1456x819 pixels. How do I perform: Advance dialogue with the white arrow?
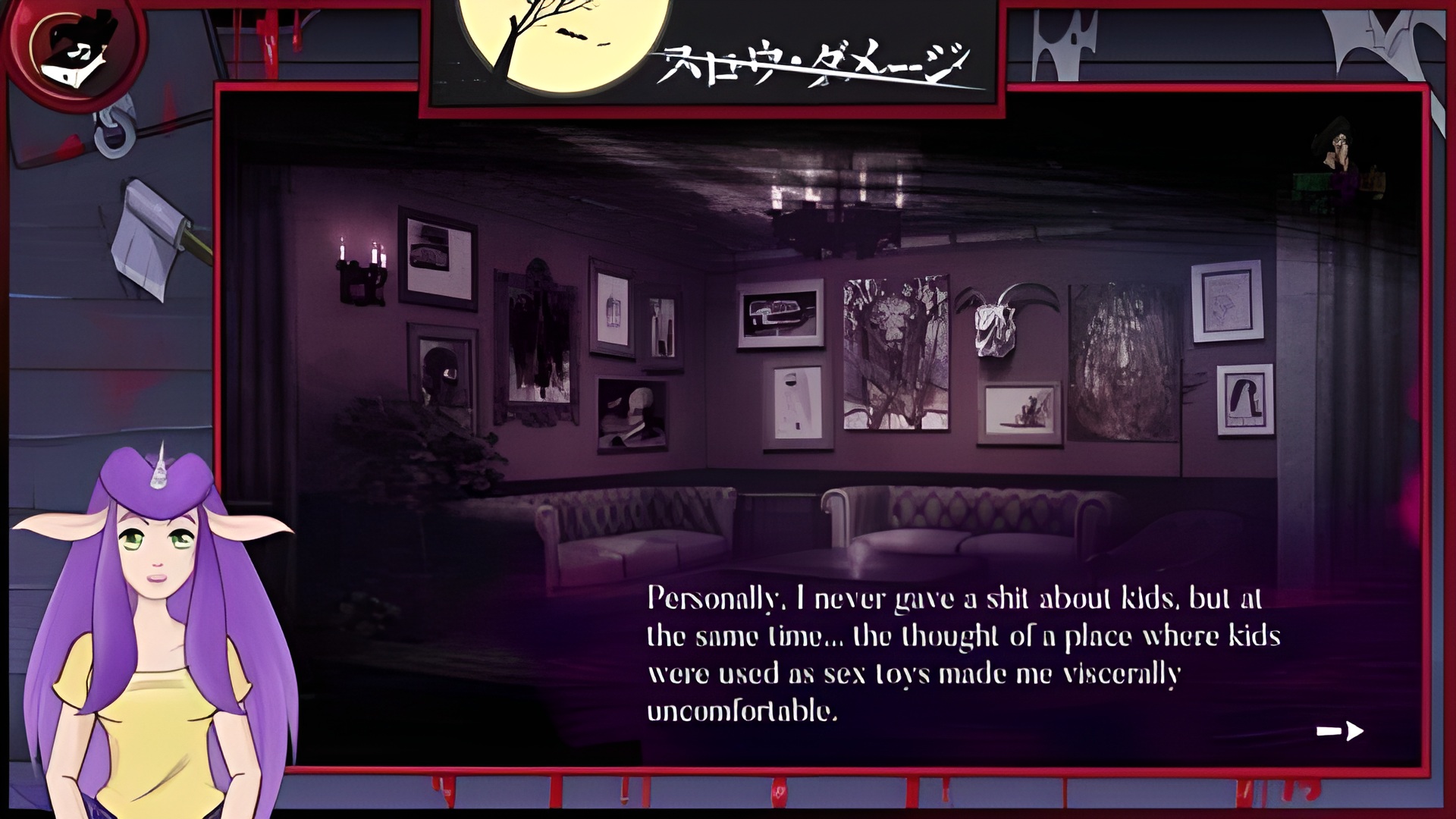pos(1340,731)
